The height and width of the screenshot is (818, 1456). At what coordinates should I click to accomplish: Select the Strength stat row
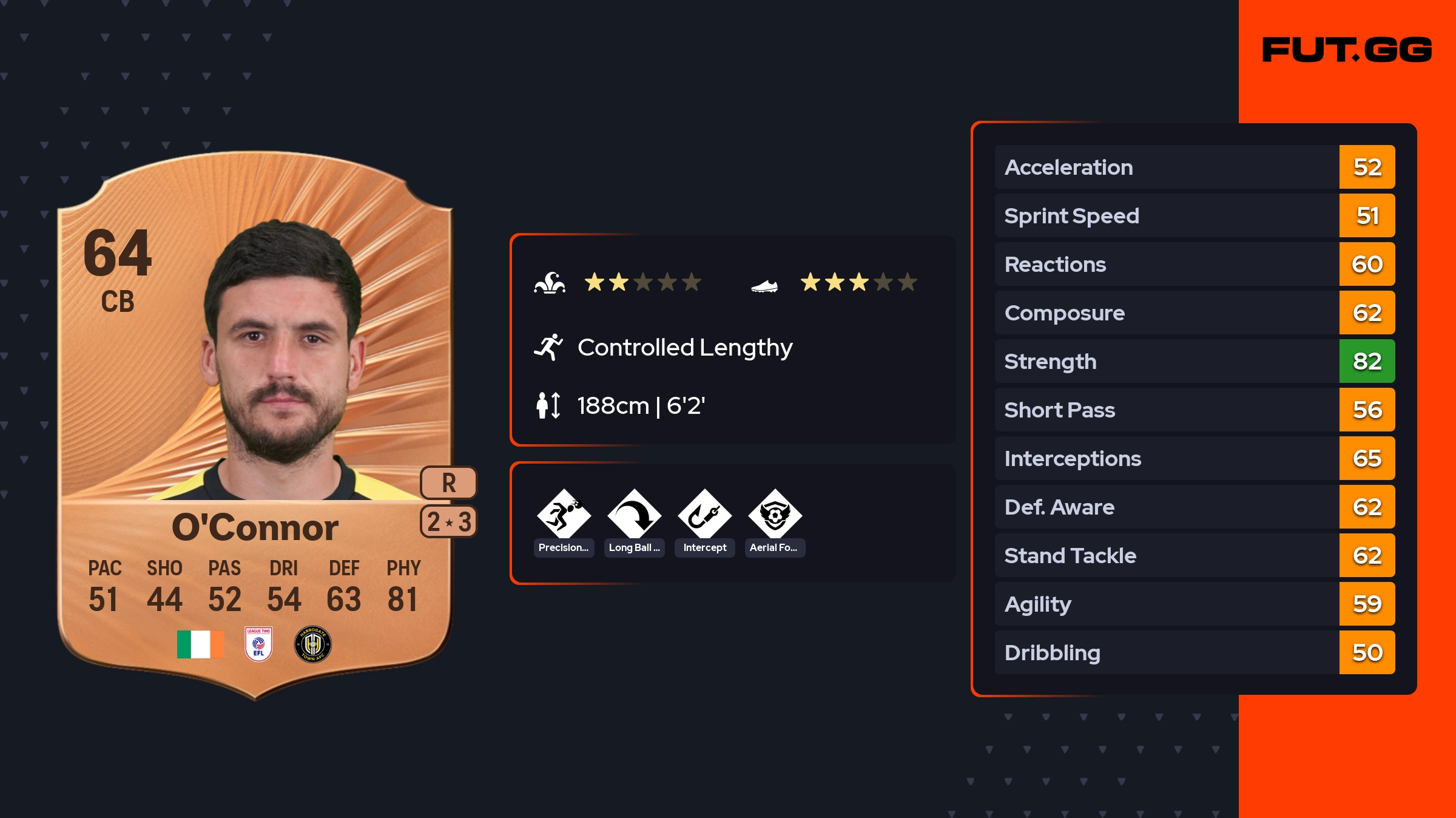tap(1194, 362)
